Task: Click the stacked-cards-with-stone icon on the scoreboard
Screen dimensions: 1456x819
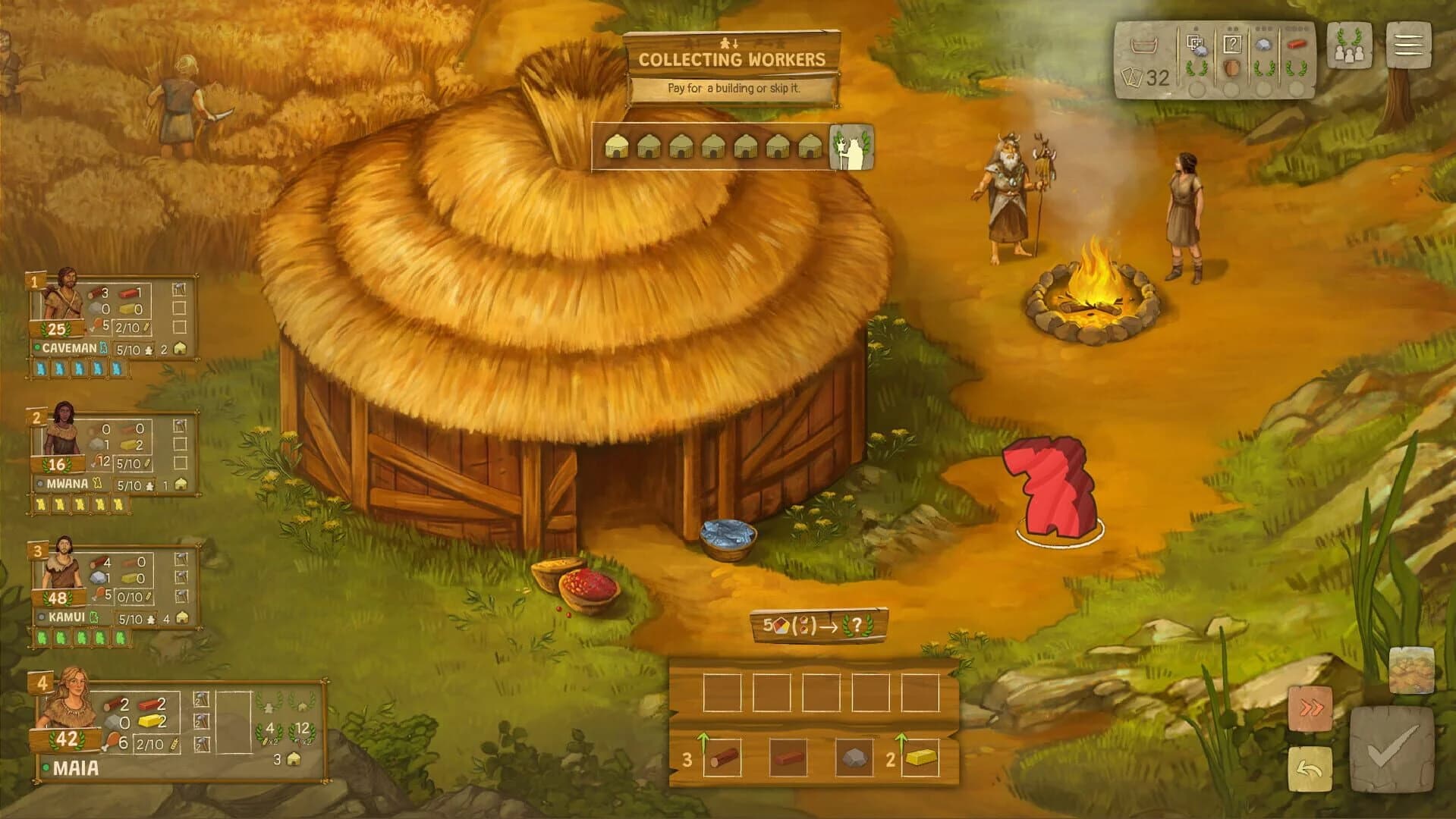Action: pyautogui.click(x=1197, y=44)
